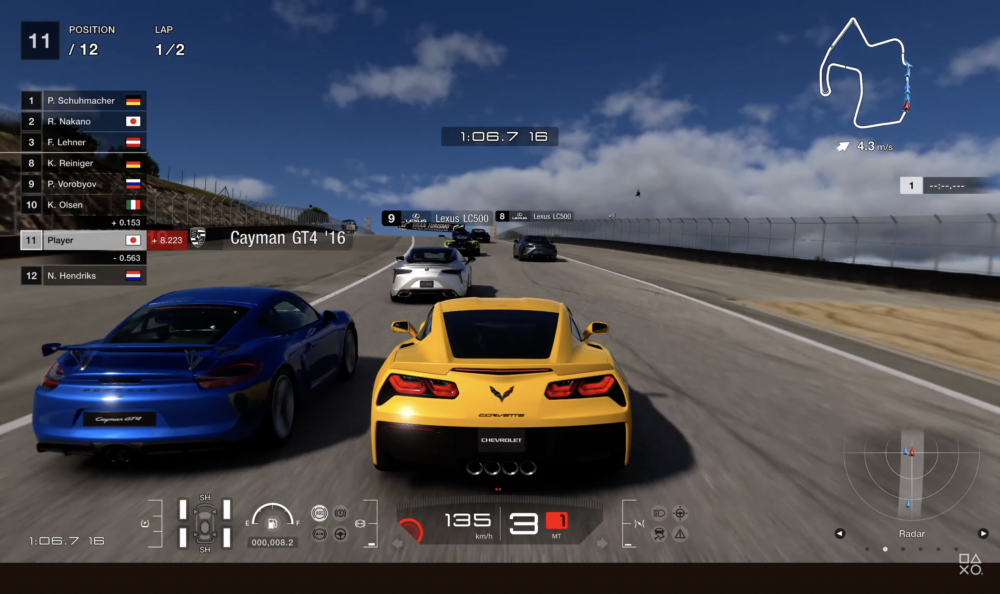The image size is (1000, 594).
Task: Click the traction control skid icon
Action: (659, 535)
